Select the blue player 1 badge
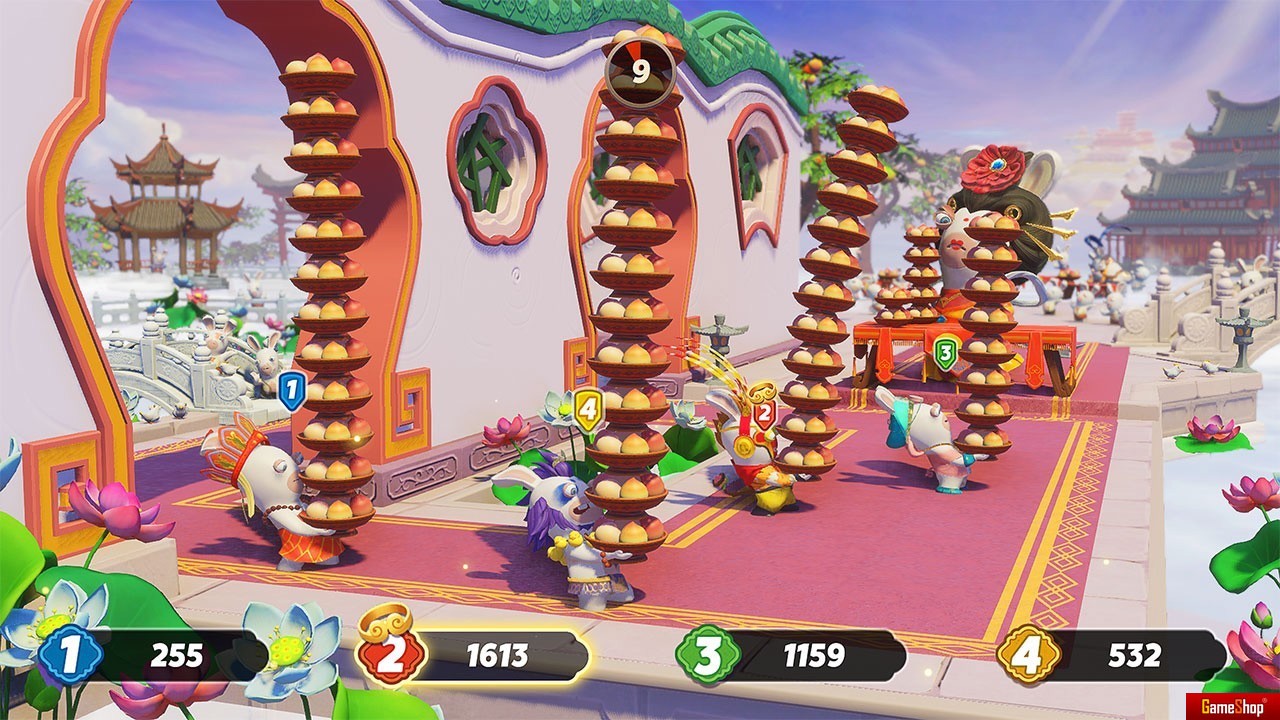This screenshot has height=720, width=1280. point(70,655)
